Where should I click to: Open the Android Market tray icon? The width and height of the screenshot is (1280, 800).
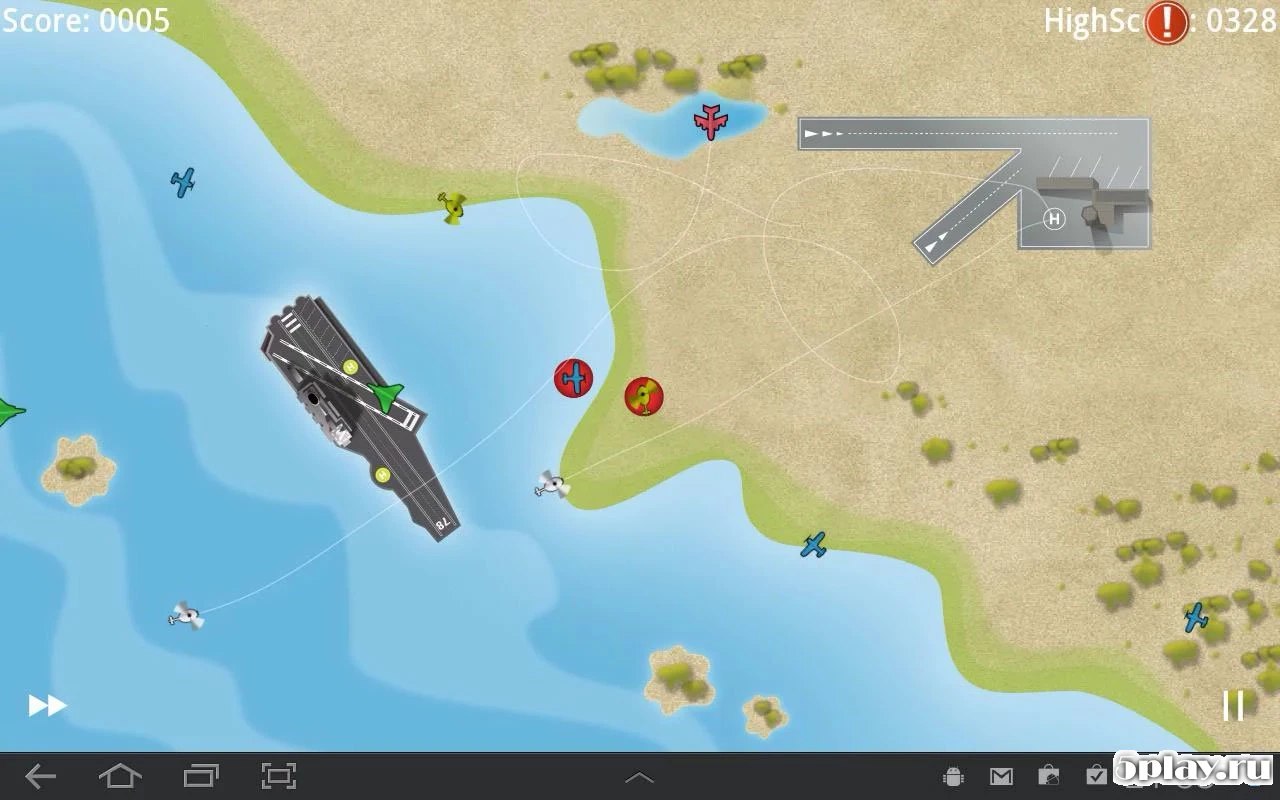coord(1048,775)
